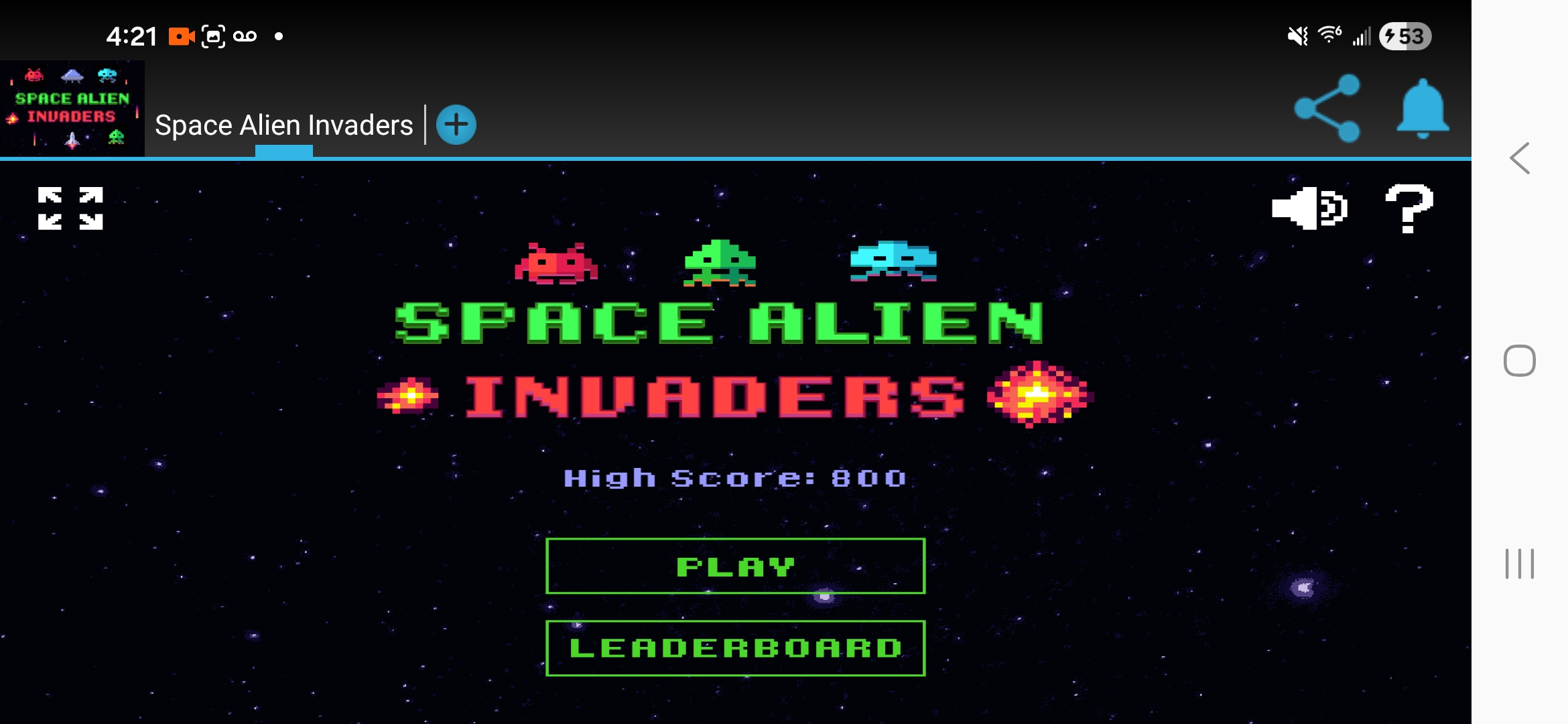This screenshot has width=1568, height=724.
Task: Start the game with the PLAY button
Action: (x=735, y=565)
